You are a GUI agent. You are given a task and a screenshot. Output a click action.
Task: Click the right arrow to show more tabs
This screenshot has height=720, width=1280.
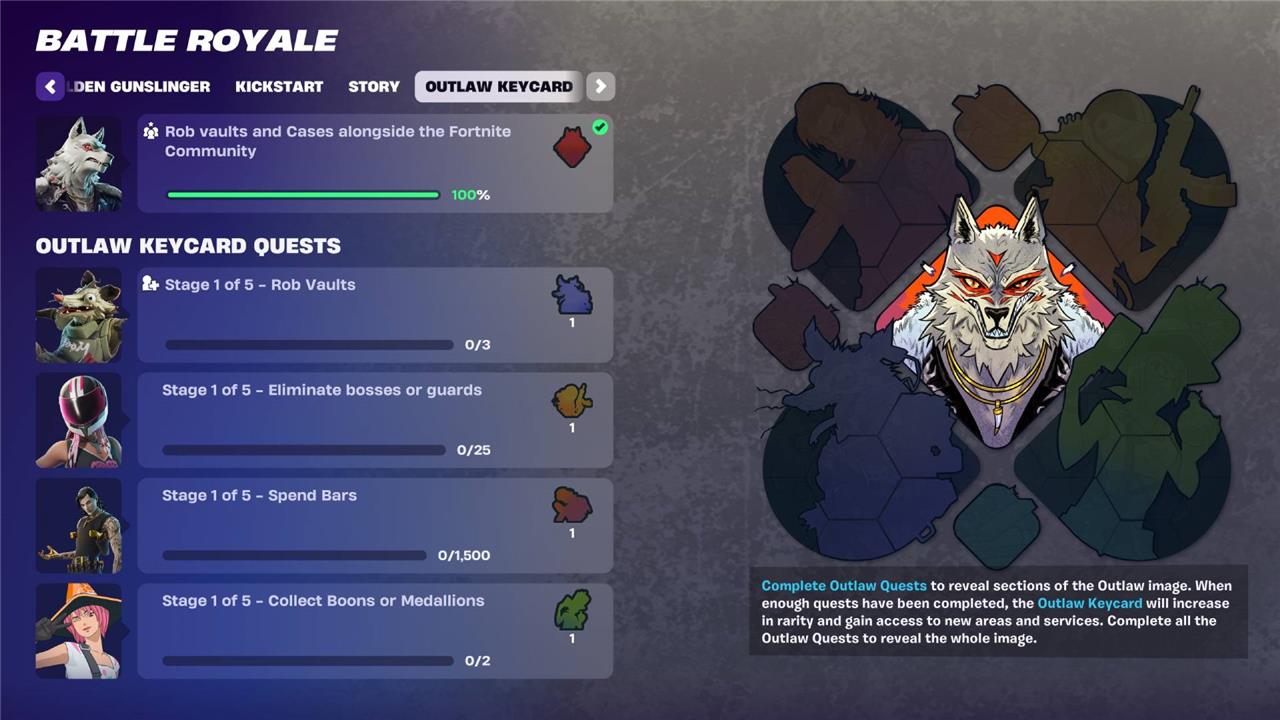600,87
